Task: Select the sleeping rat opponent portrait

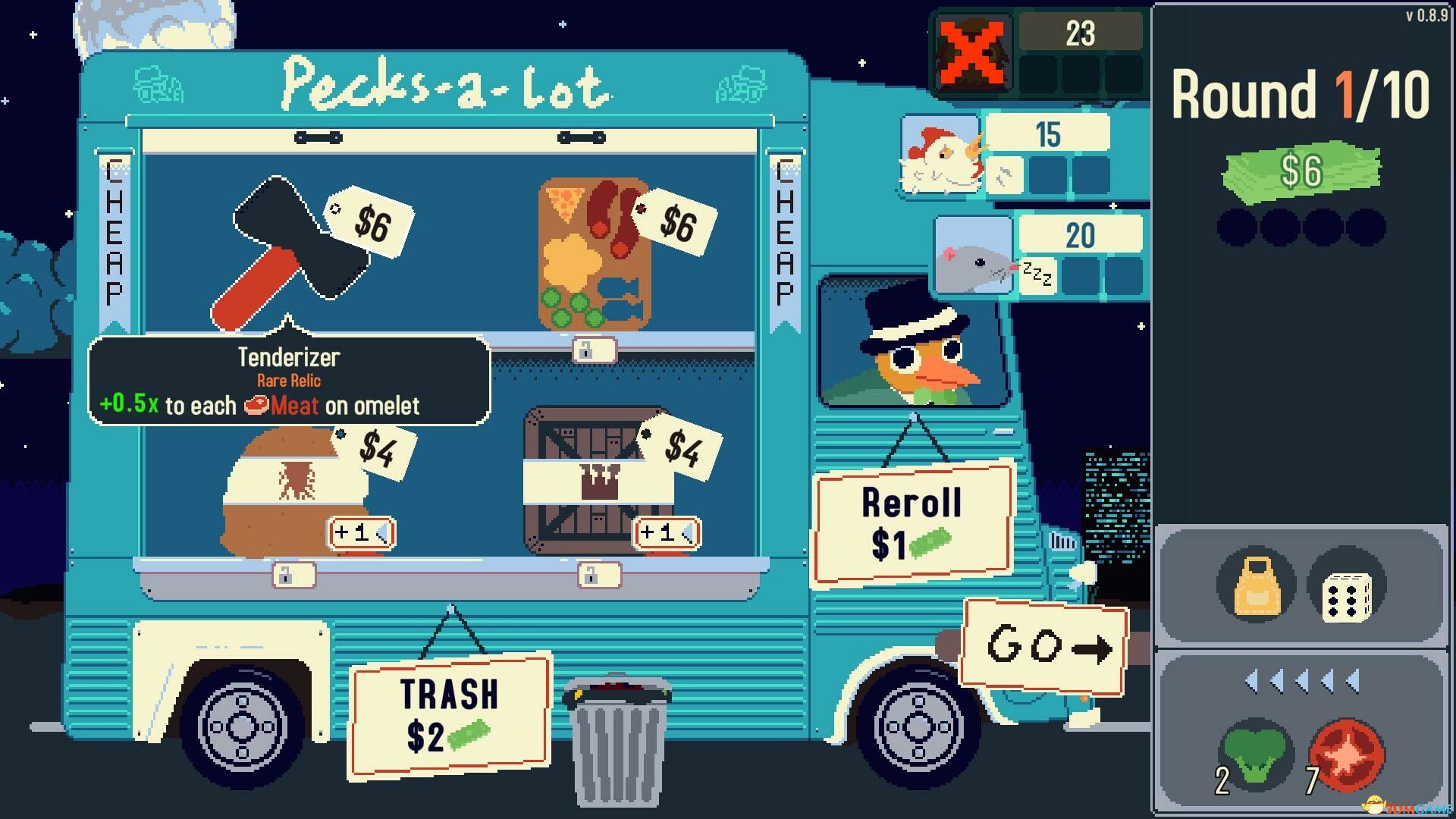Action: click(974, 256)
